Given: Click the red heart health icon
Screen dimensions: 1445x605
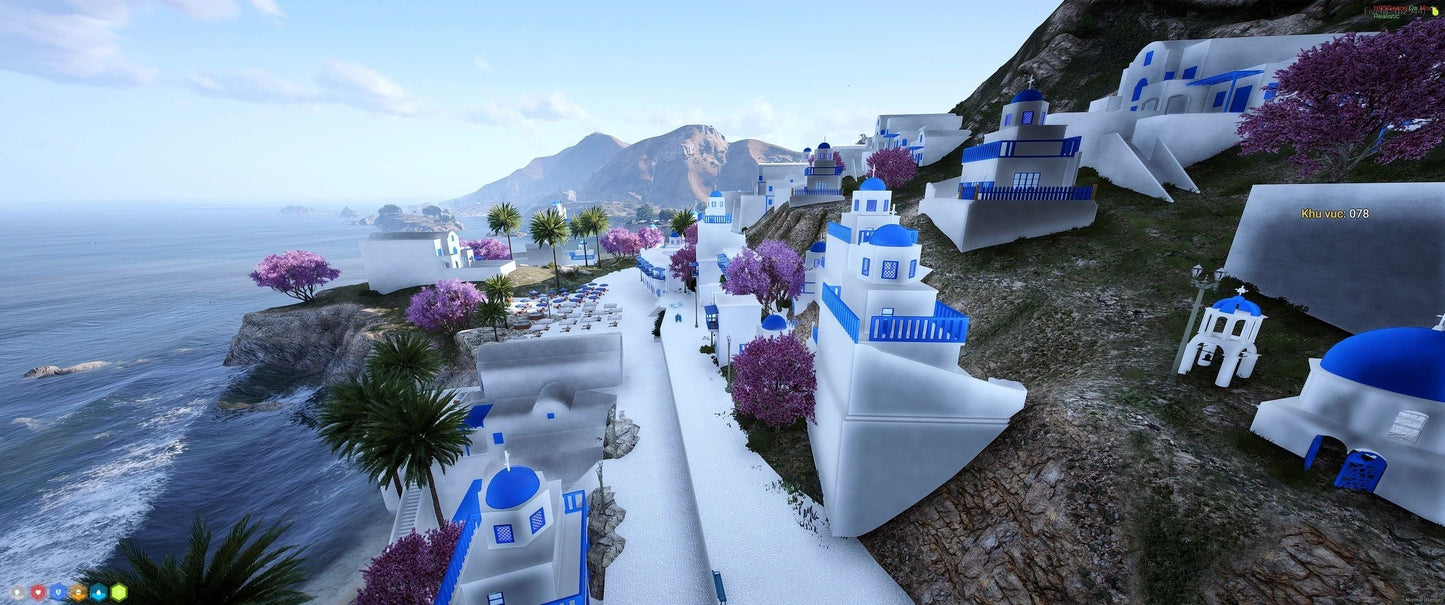Looking at the screenshot, I should [38, 592].
